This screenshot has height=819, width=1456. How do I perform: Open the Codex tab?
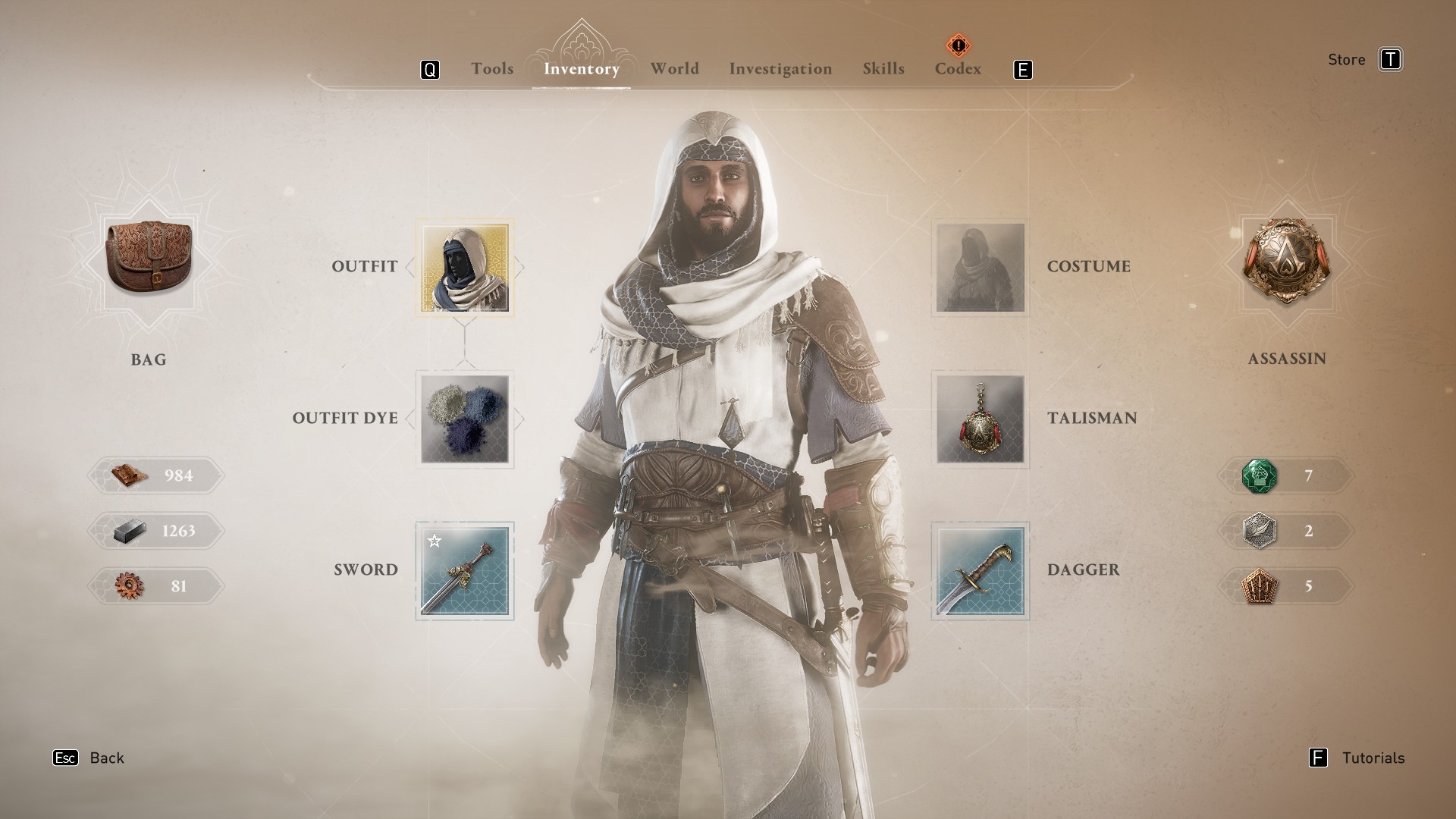(x=958, y=69)
